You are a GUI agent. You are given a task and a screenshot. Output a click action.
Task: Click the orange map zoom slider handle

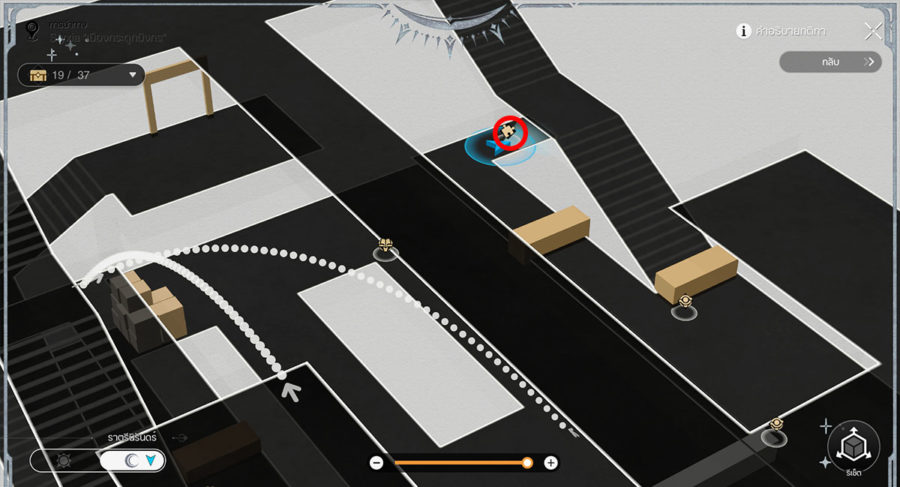(527, 463)
